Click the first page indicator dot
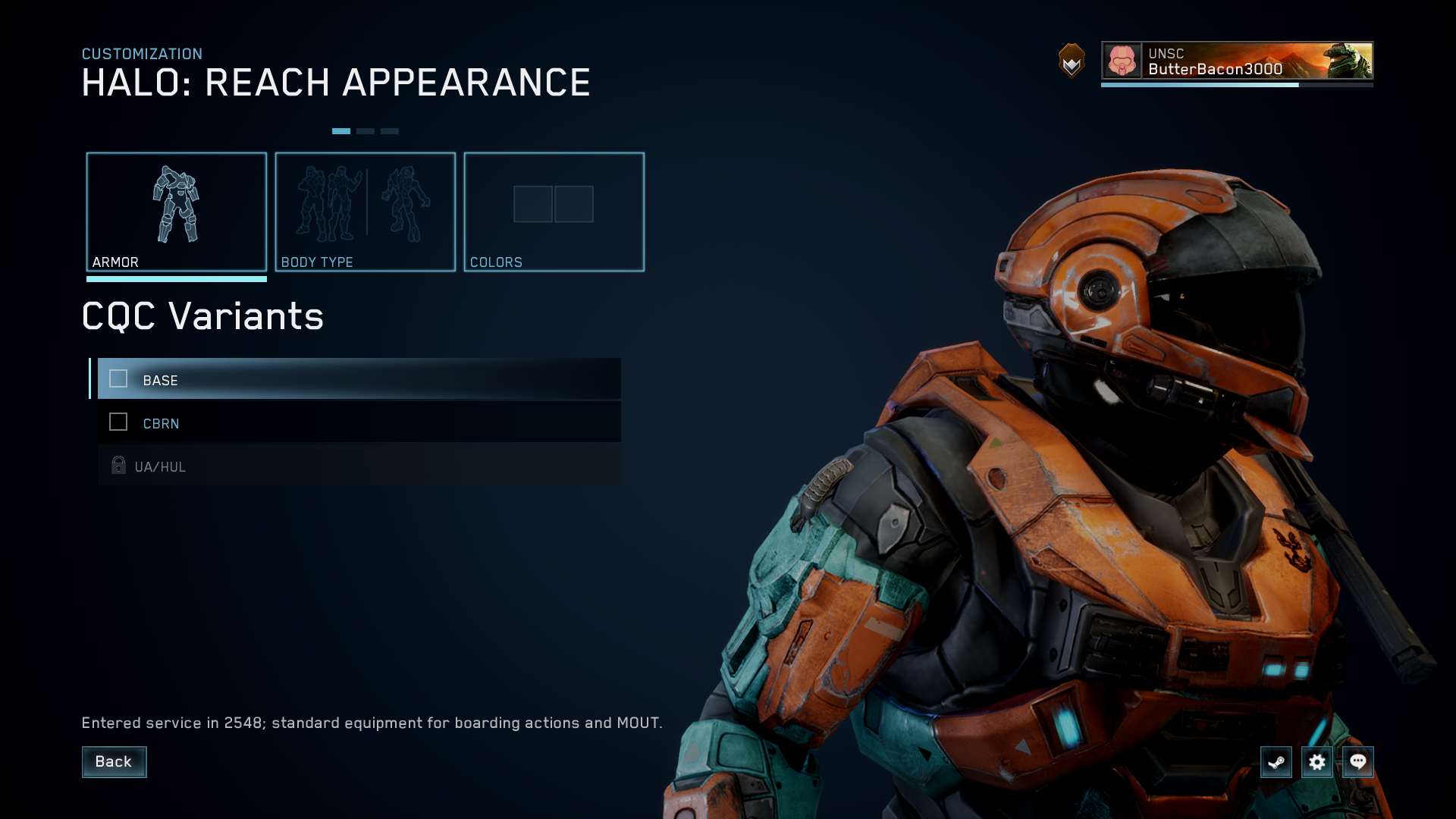The height and width of the screenshot is (819, 1456). (x=342, y=130)
